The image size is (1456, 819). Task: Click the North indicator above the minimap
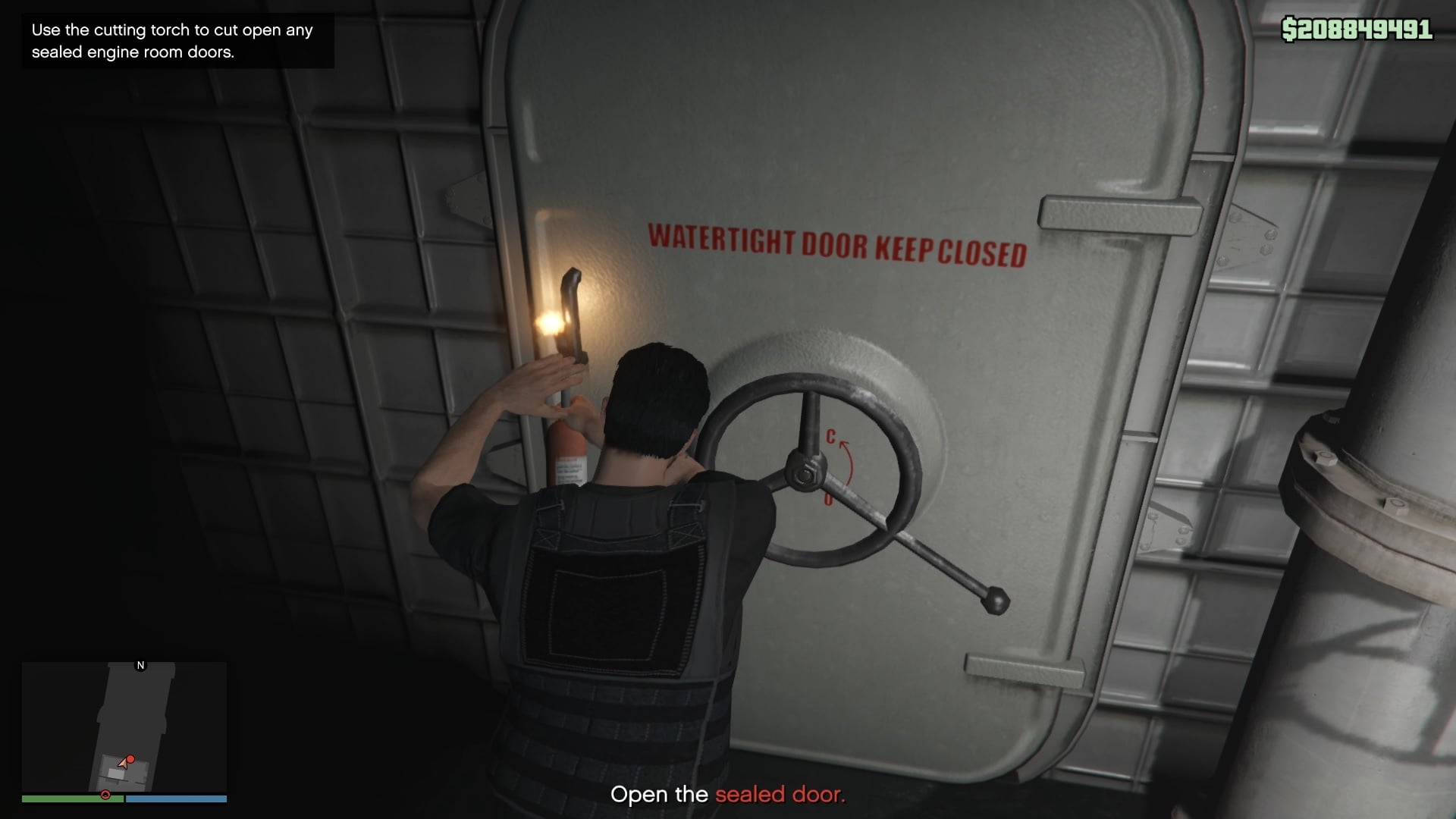(140, 666)
